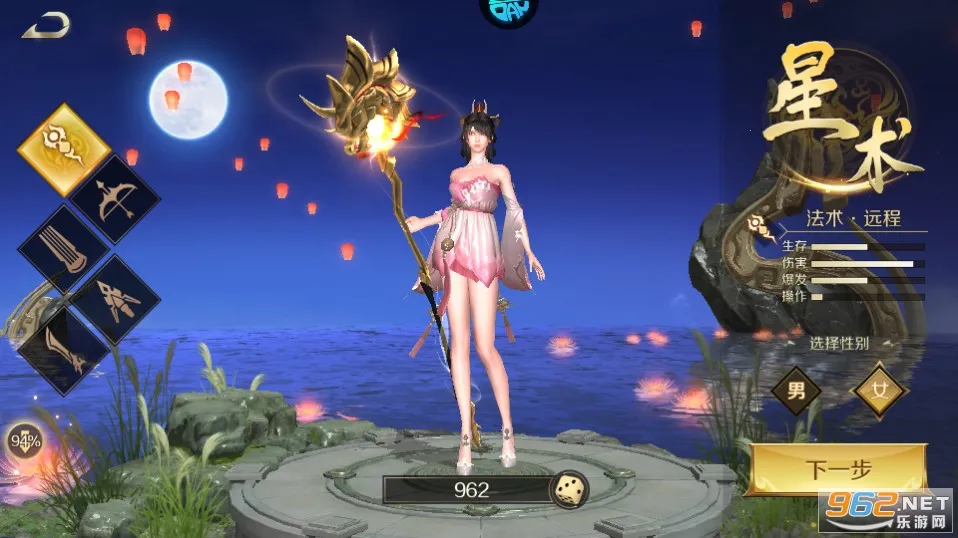Select the golden staff class icon
958x538 pixels.
[x=64, y=150]
